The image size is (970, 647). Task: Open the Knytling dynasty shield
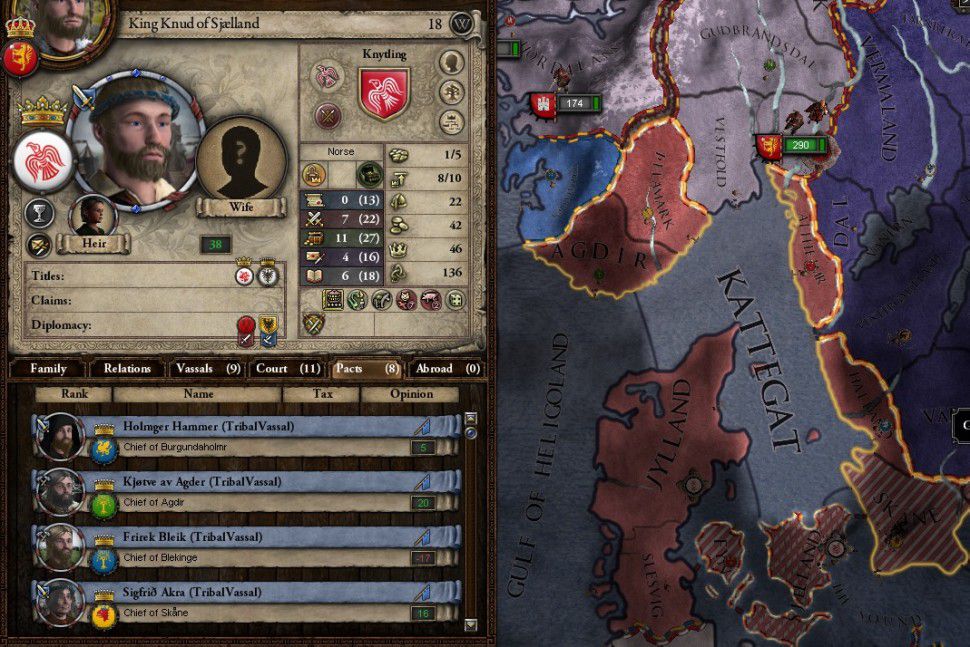tap(384, 94)
